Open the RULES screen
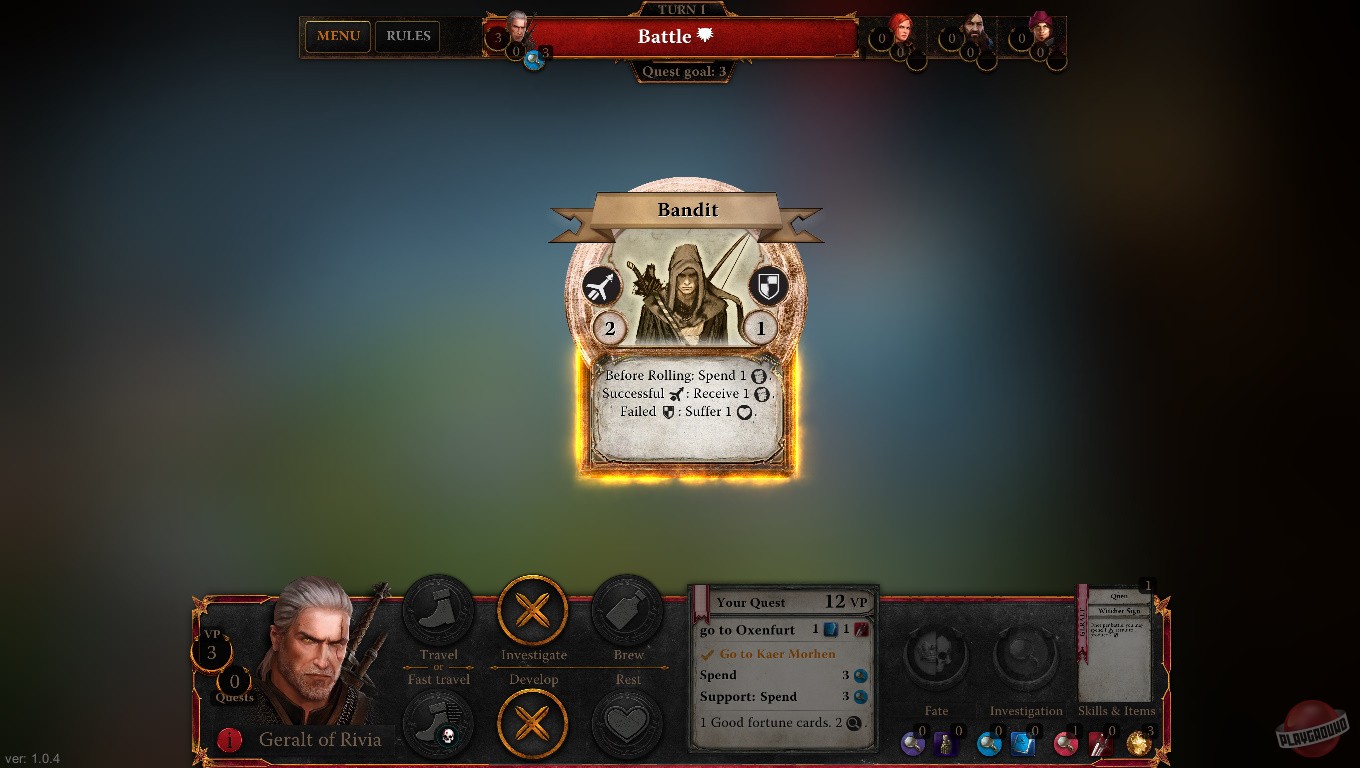This screenshot has height=768, width=1360. [407, 36]
